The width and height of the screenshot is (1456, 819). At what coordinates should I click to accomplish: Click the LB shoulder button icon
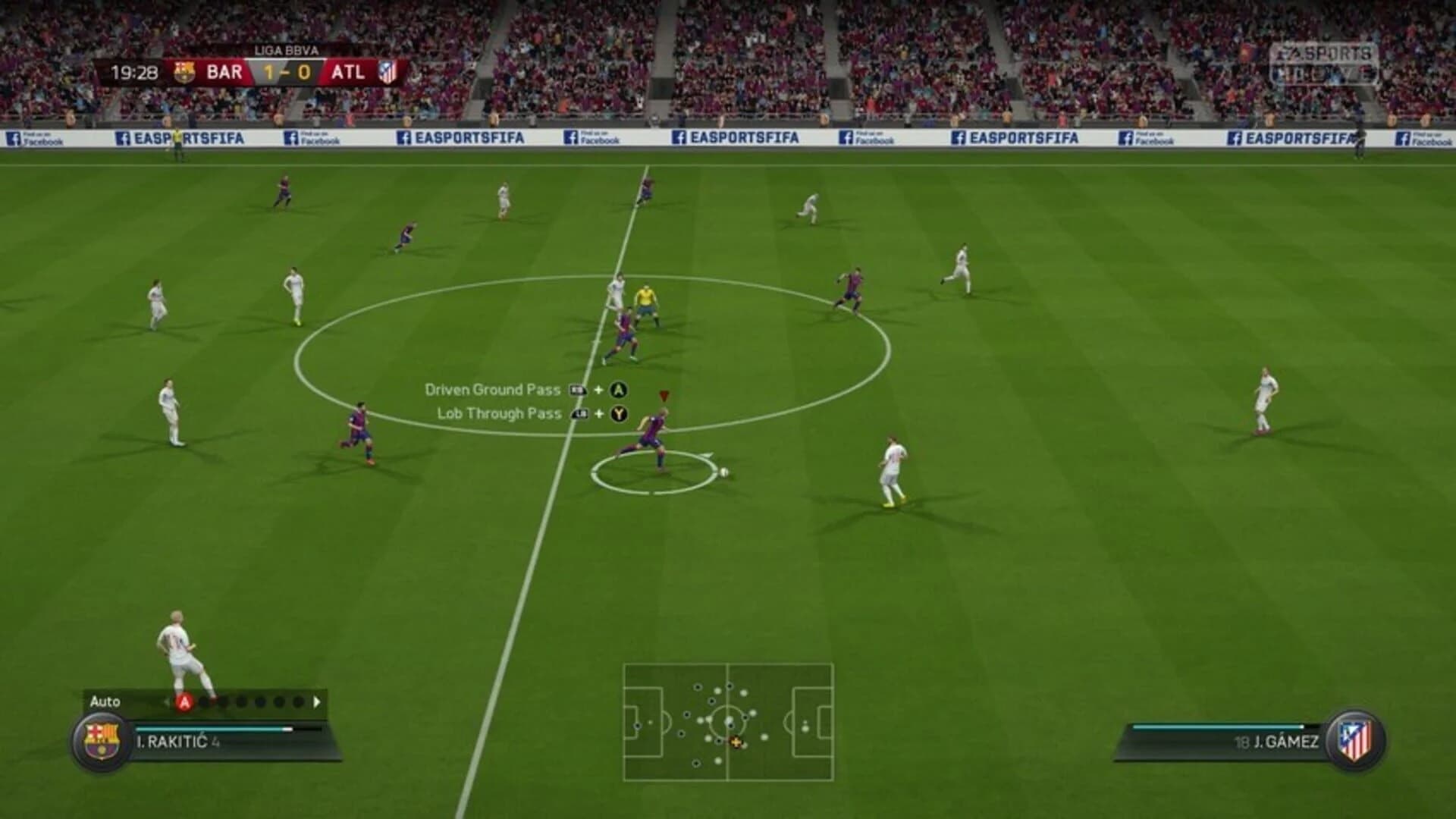pyautogui.click(x=579, y=415)
